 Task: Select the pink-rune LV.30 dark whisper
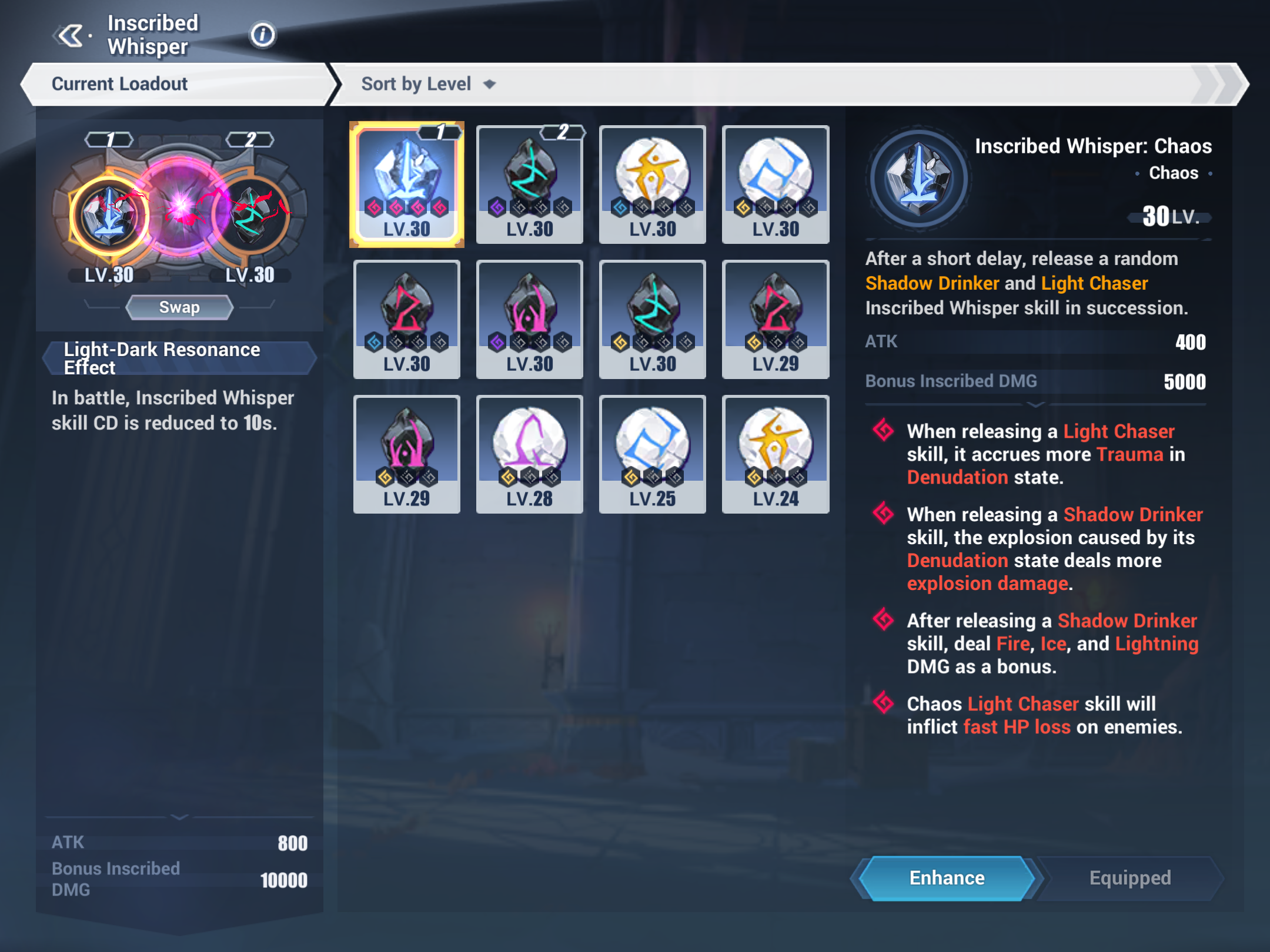pos(529,319)
